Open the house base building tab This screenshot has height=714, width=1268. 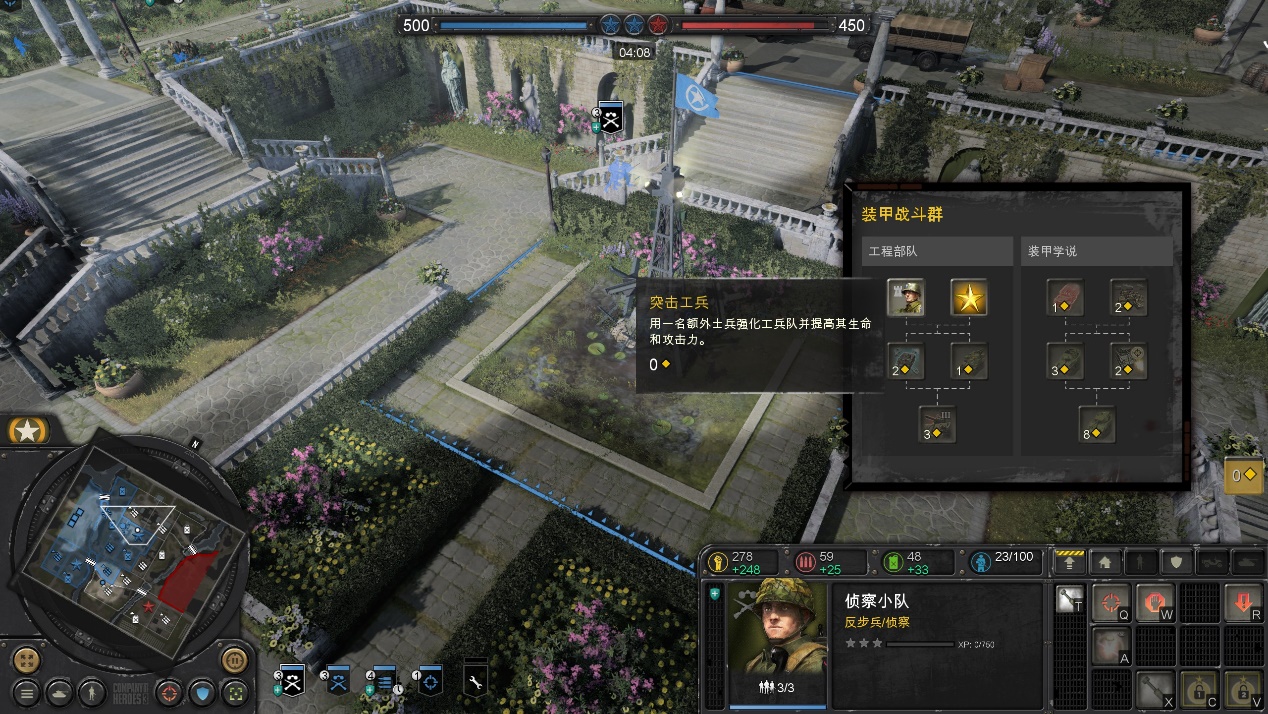(x=1105, y=562)
